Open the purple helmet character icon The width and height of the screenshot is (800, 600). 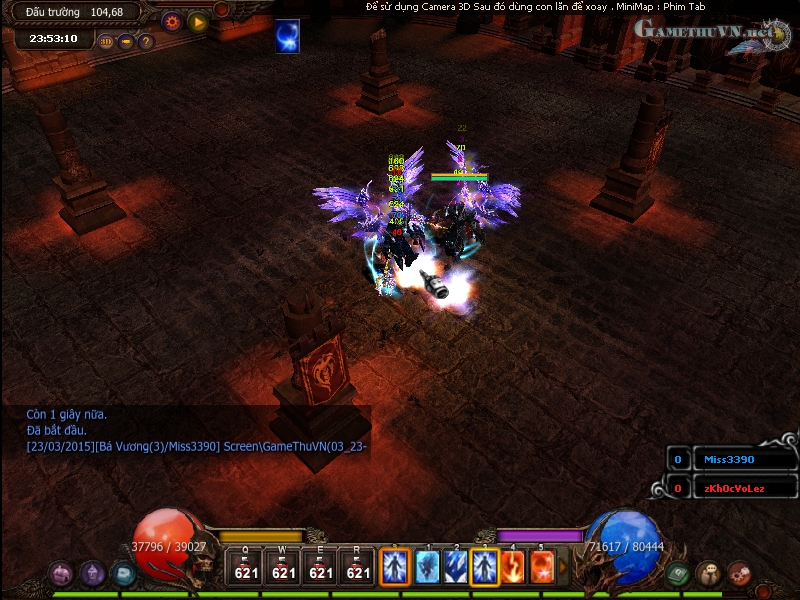(93, 574)
